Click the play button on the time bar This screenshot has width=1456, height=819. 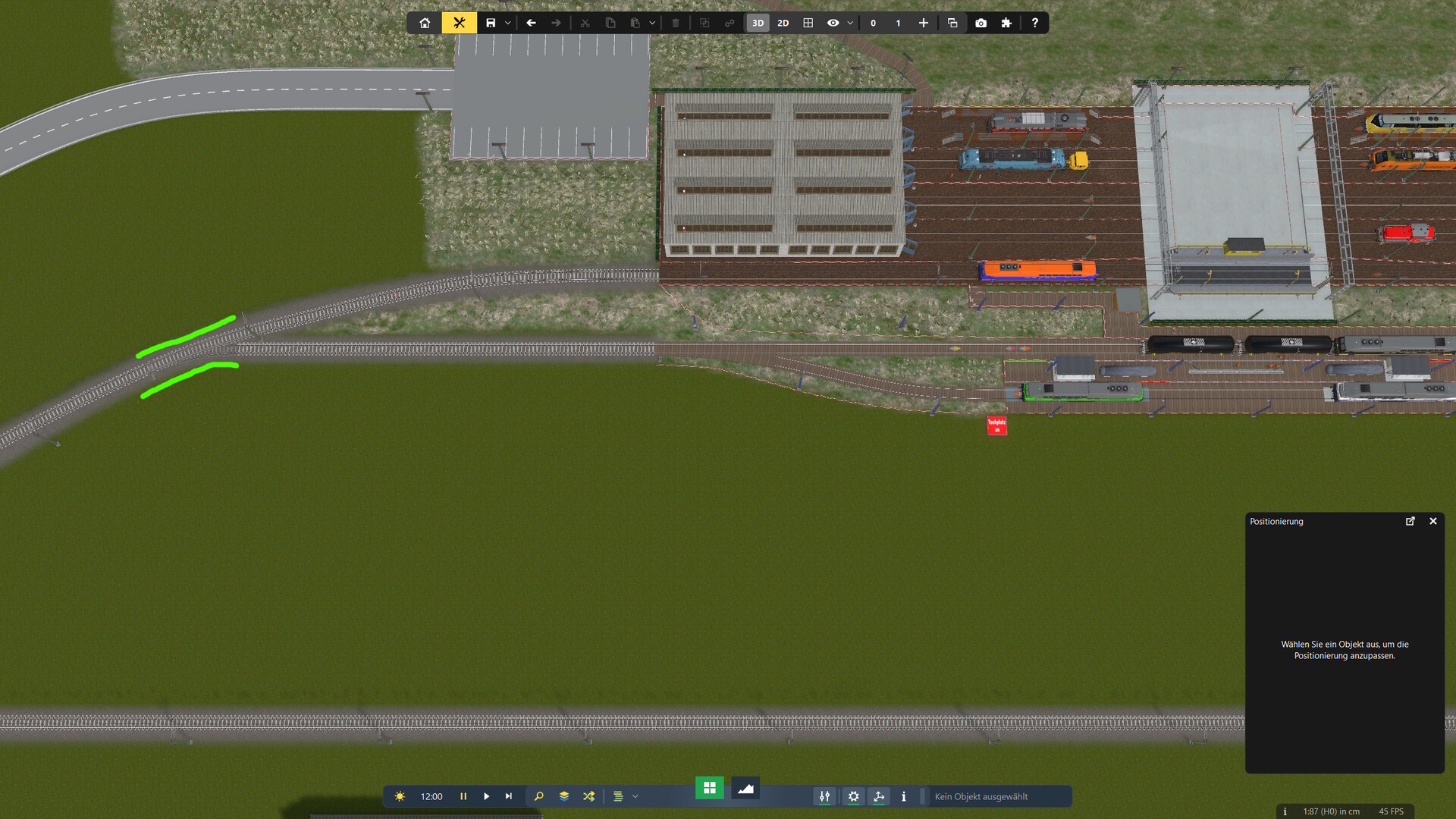pyautogui.click(x=487, y=796)
